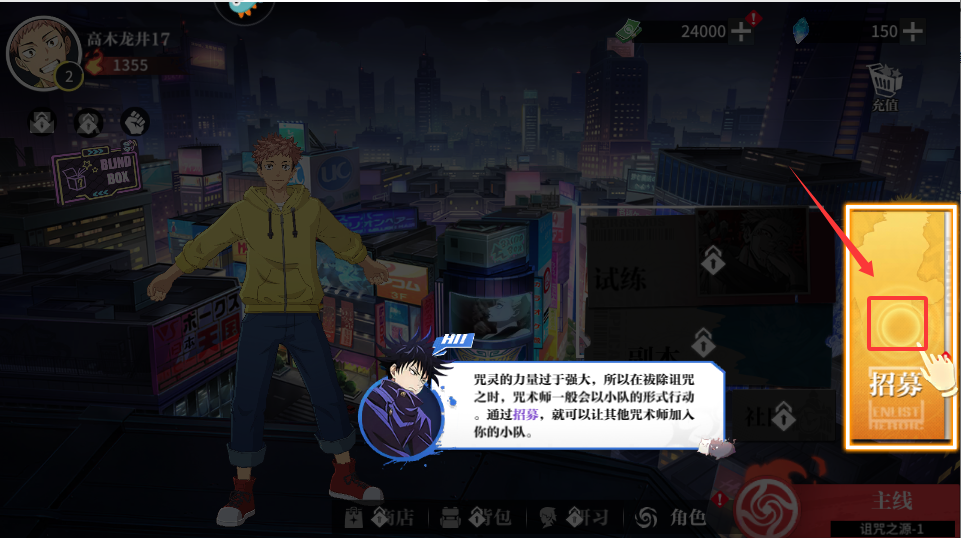Screen dimensions: 961x538
Task: Open the highlighted 招募 recruit panel
Action: tap(897, 325)
